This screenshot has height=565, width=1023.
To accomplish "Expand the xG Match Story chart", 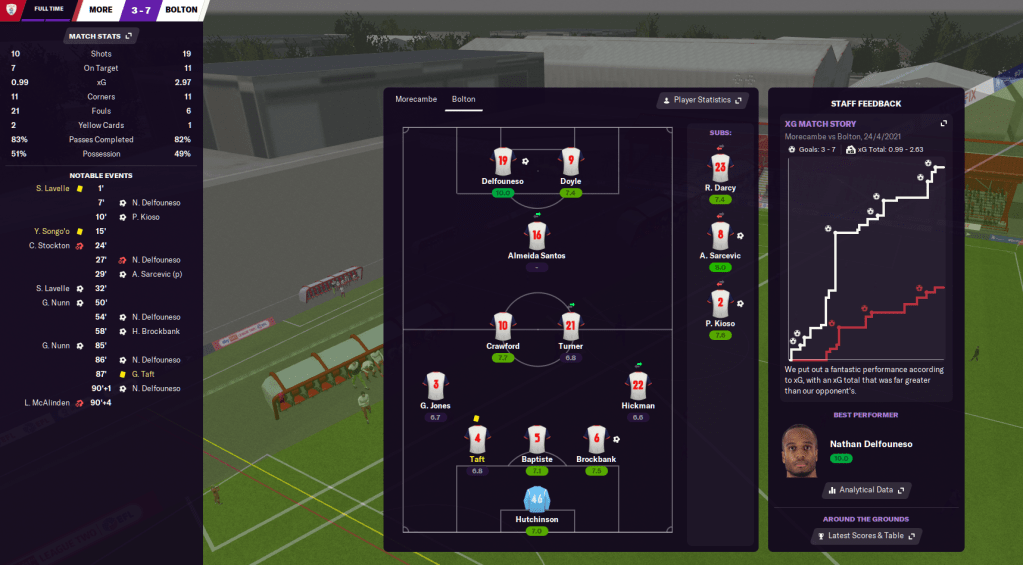I will point(942,124).
